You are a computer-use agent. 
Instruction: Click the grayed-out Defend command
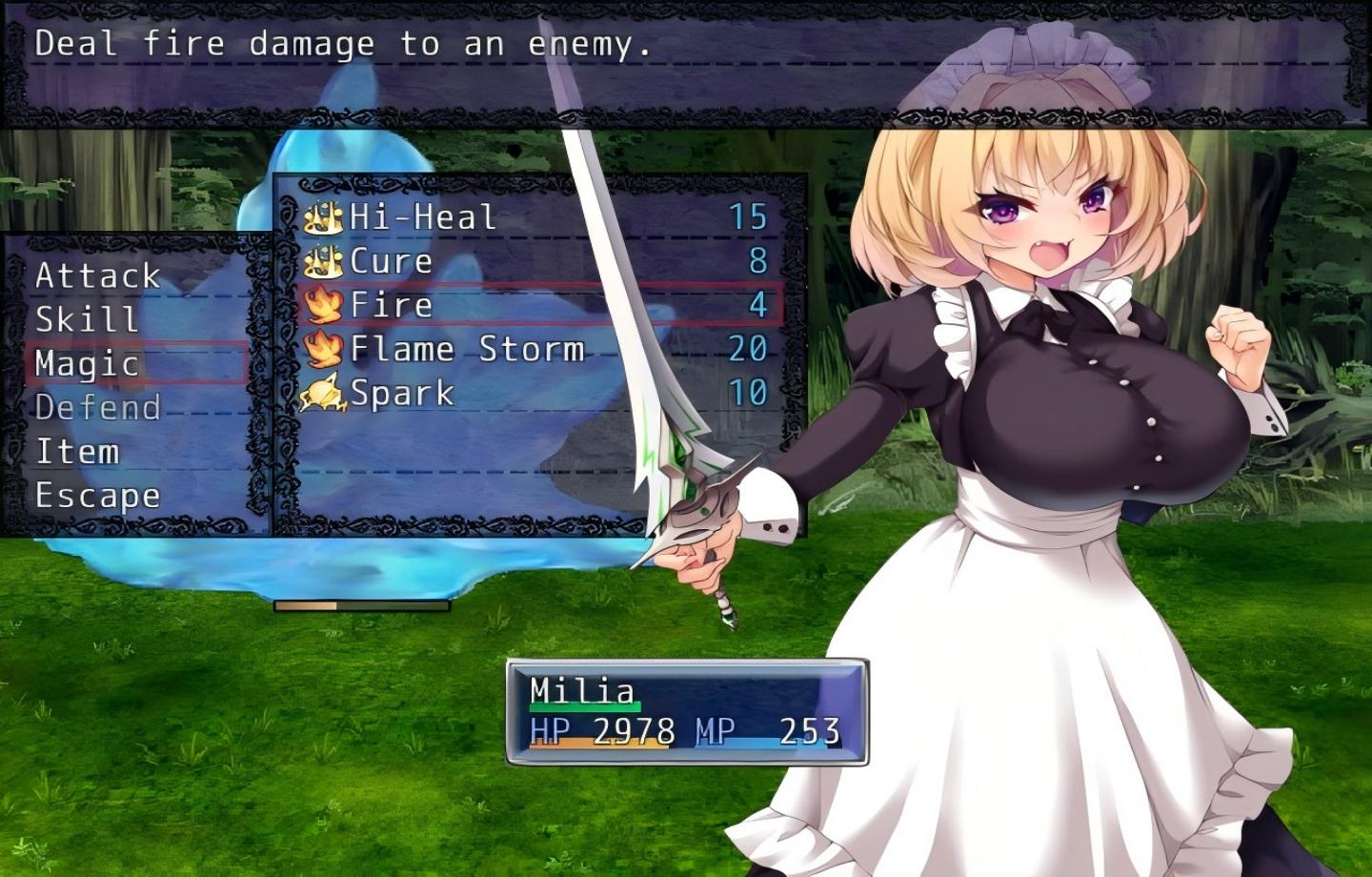(x=98, y=408)
